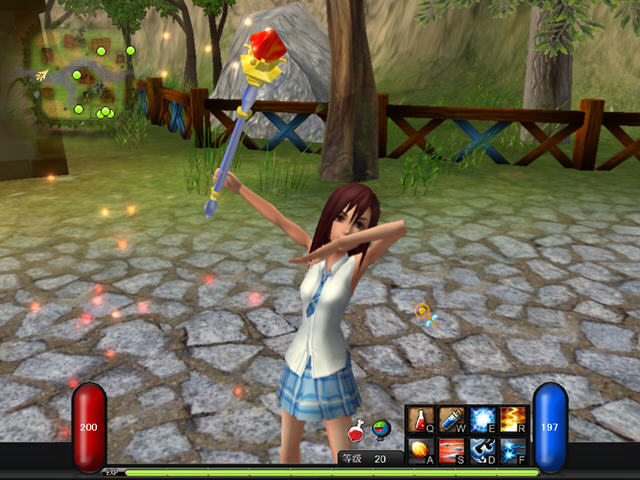Use the blue potion in slot W
This screenshot has width=640, height=480.
click(x=451, y=420)
